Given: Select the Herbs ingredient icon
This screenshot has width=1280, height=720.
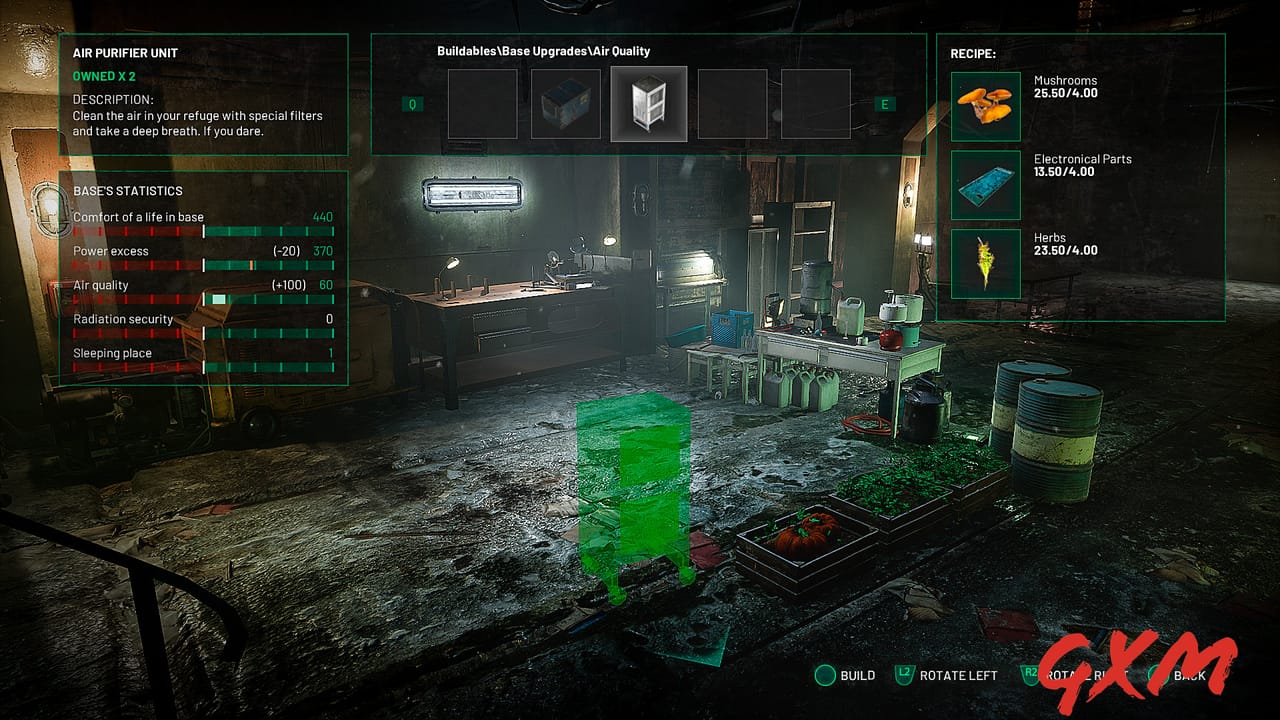Looking at the screenshot, I should pos(984,263).
